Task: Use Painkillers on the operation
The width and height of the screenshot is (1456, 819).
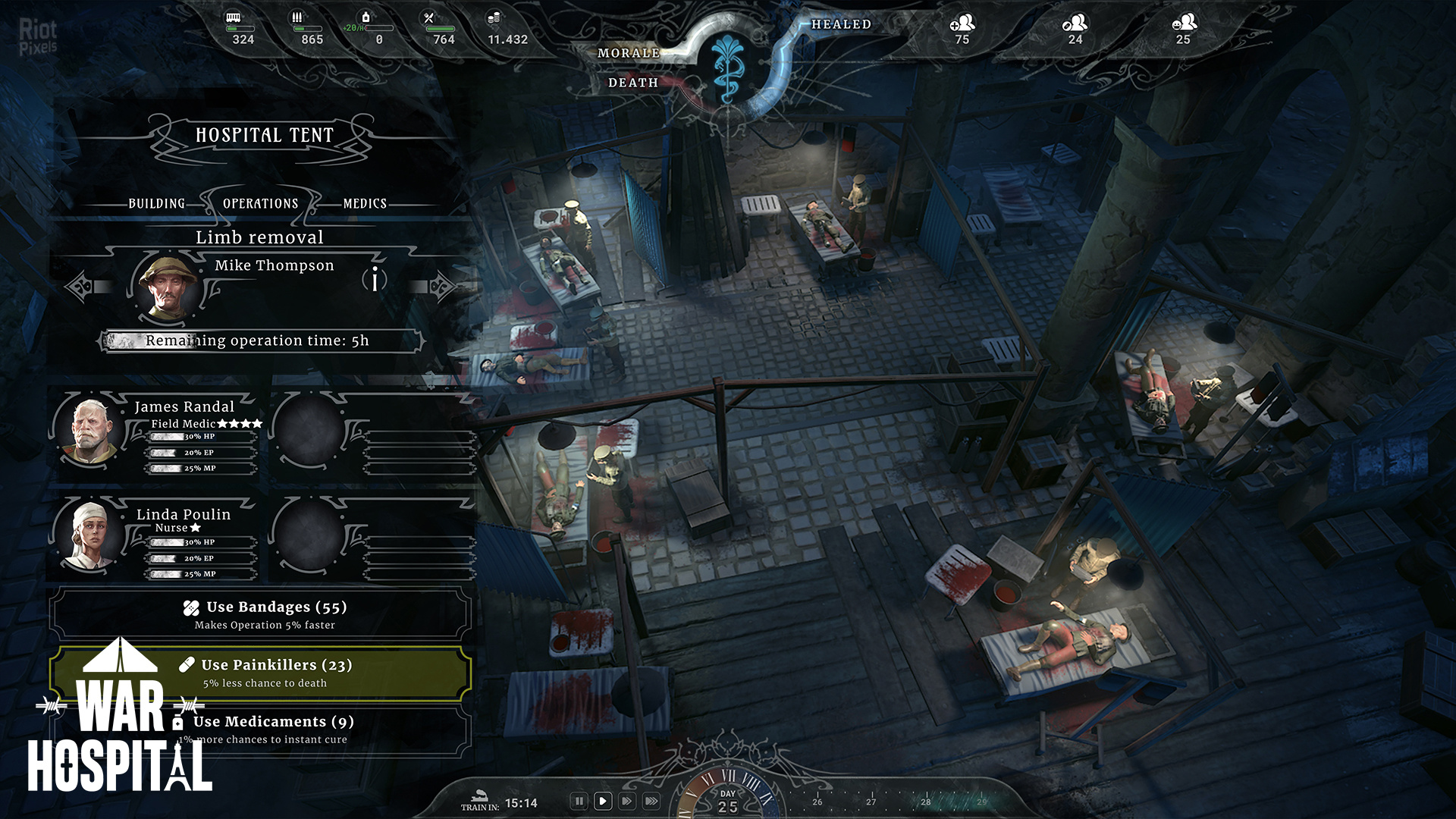Action: pyautogui.click(x=262, y=673)
